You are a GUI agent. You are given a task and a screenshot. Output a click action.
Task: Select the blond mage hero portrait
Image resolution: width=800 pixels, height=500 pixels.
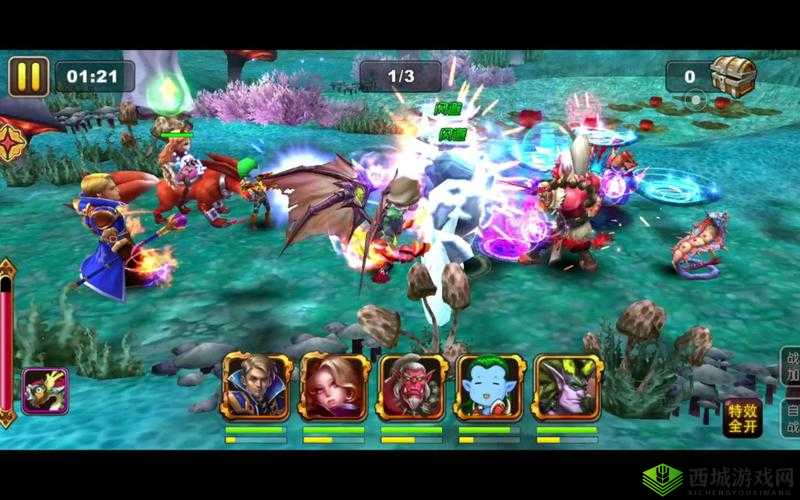pyautogui.click(x=255, y=385)
